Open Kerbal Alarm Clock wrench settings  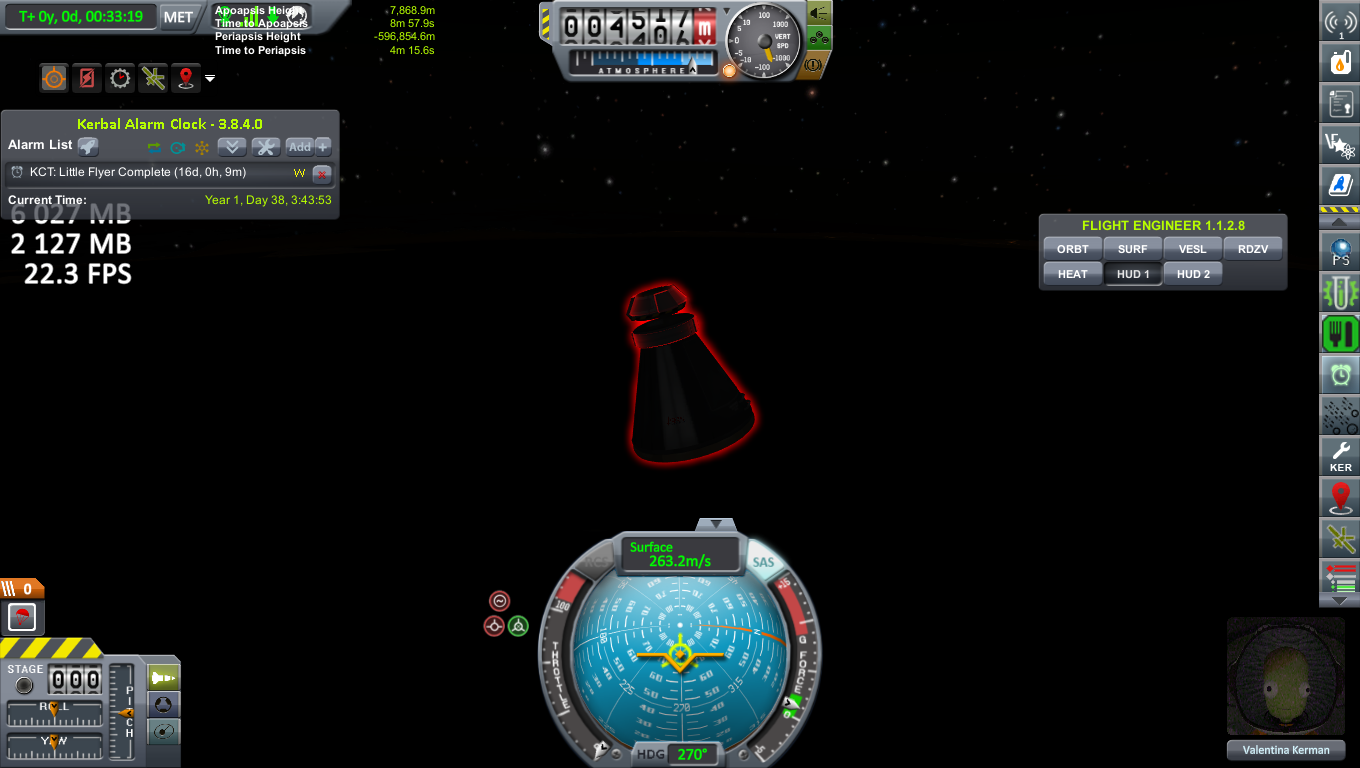click(266, 147)
